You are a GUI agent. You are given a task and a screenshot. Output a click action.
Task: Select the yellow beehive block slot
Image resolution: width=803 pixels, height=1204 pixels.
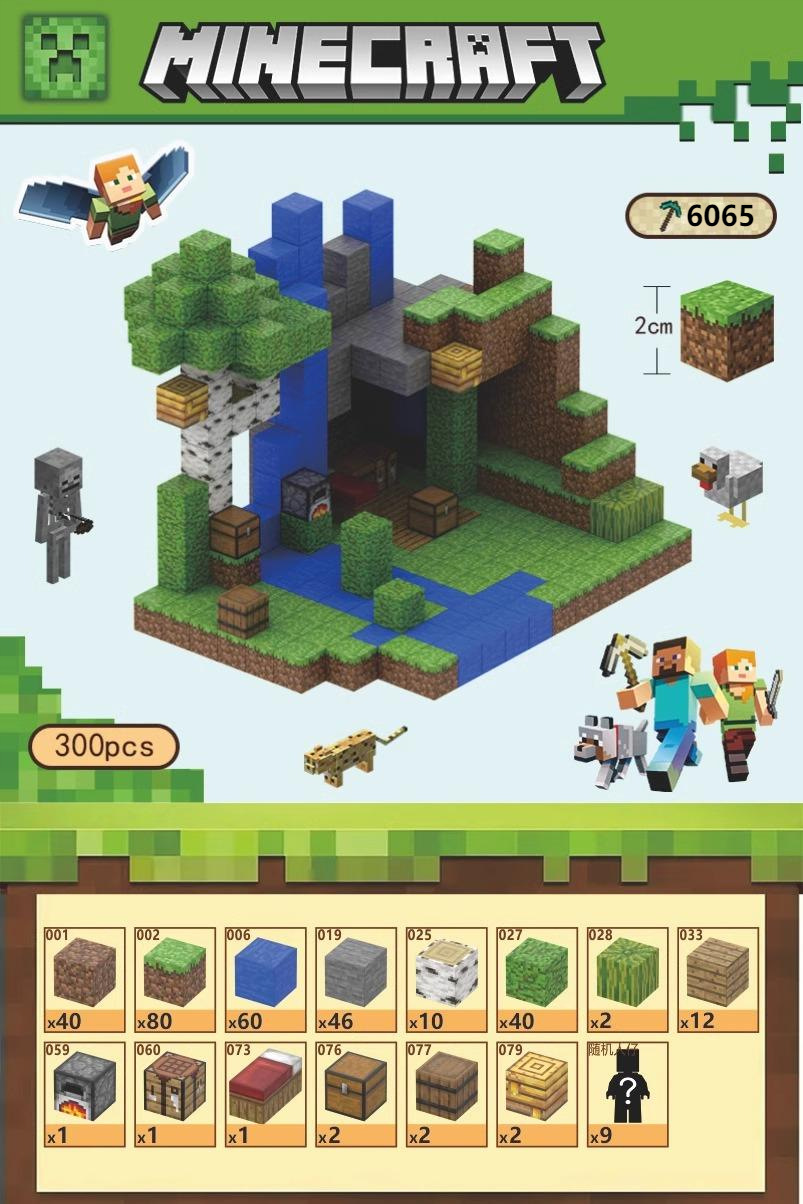[x=537, y=1094]
